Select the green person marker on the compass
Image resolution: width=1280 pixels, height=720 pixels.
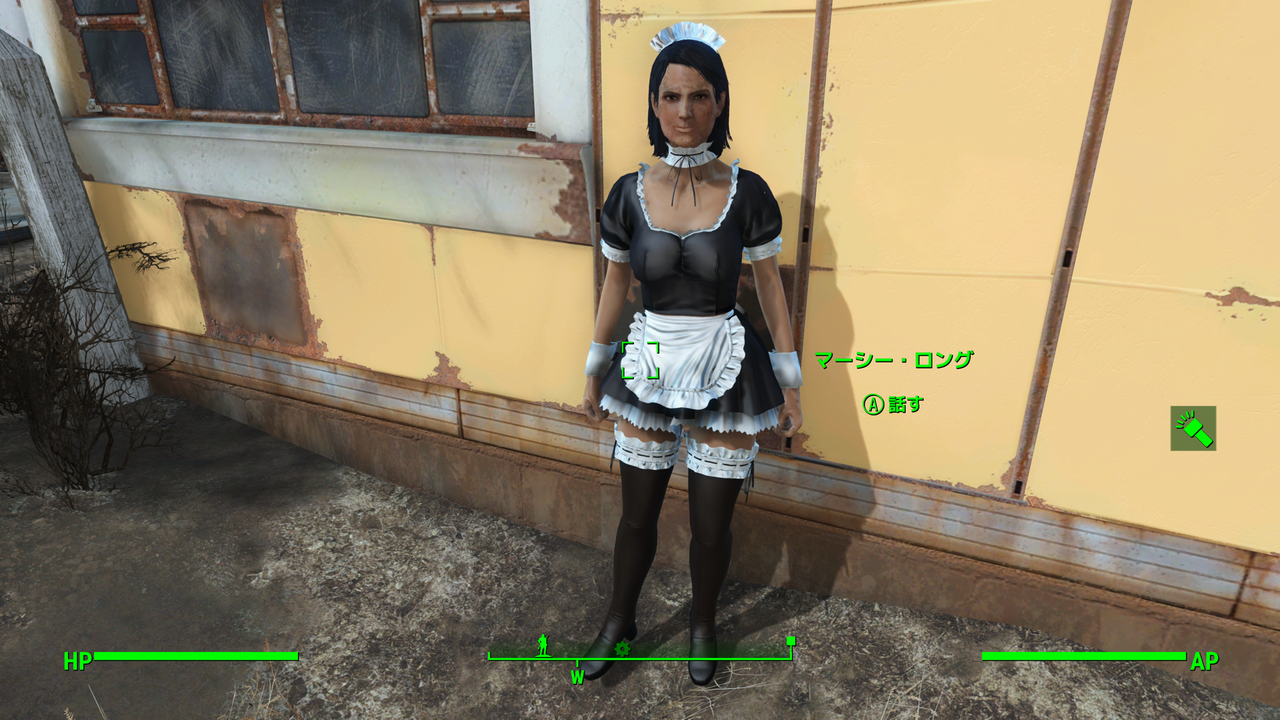coord(541,646)
